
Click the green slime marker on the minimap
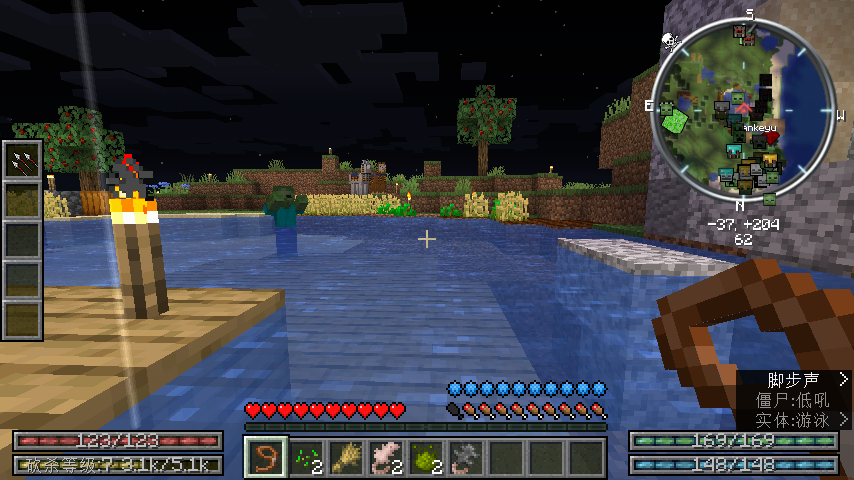[675, 120]
